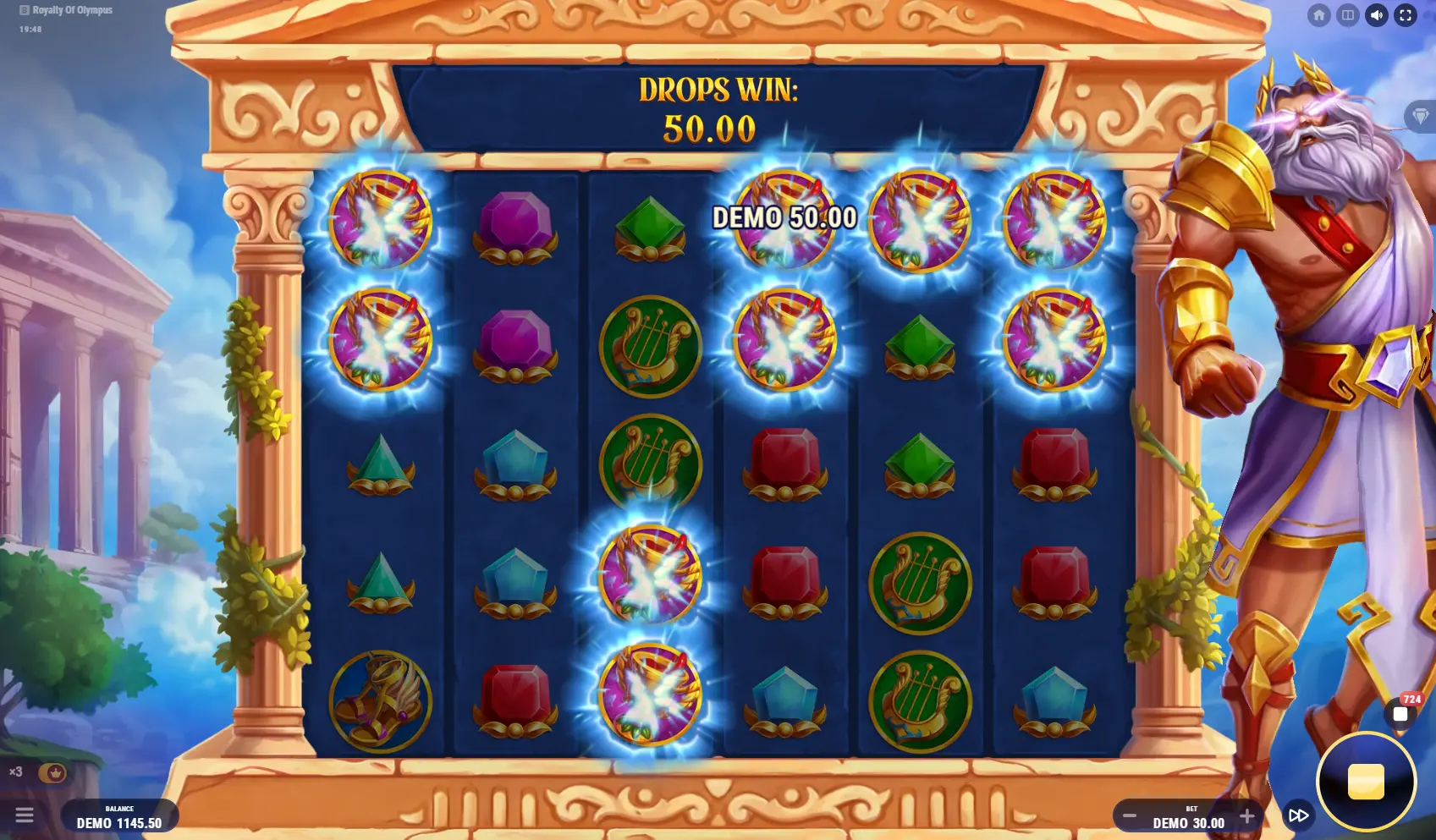Open the BET amount panel
Screen dimensions: 1436x840
point(1188,816)
